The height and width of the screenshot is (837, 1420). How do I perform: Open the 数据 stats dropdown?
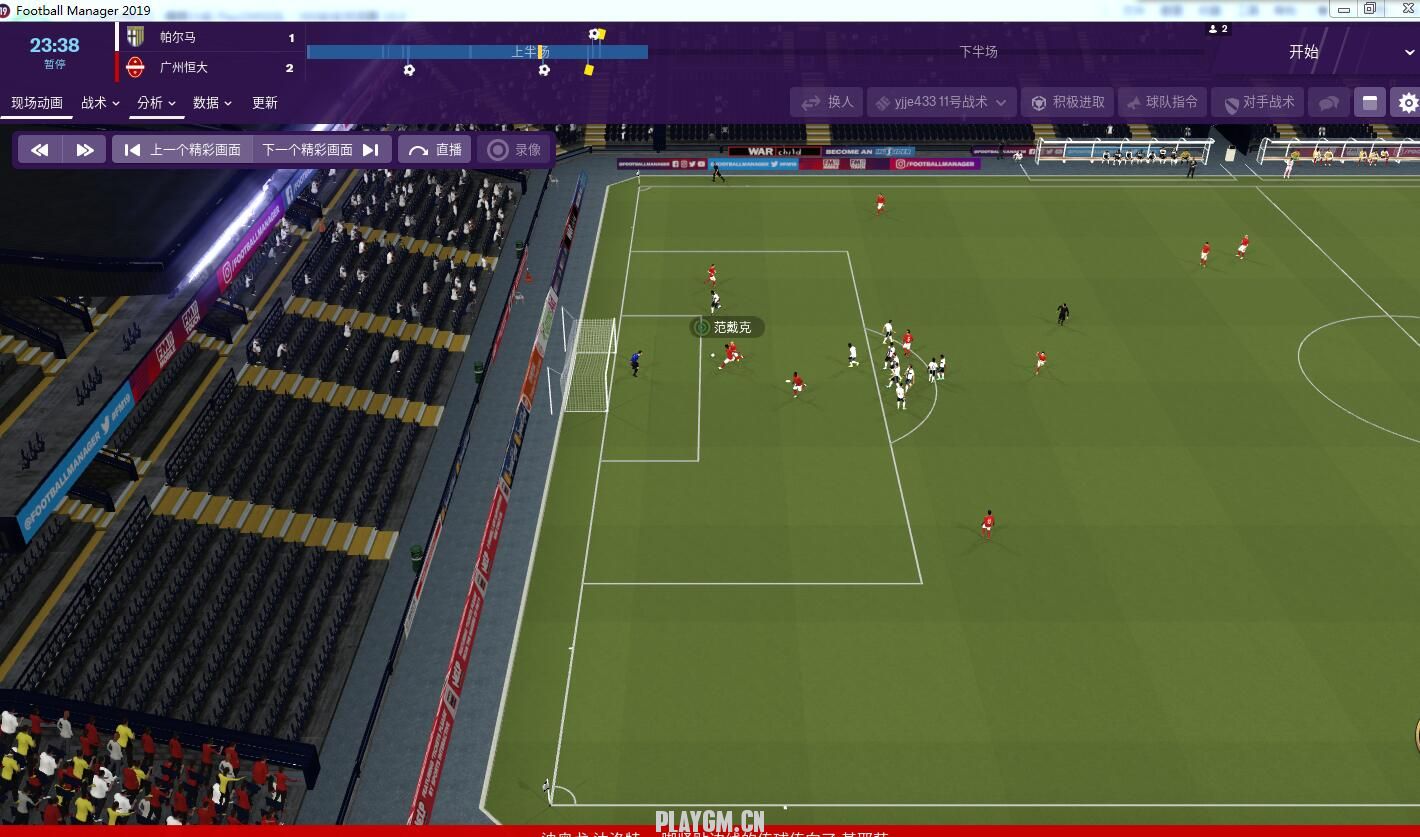212,103
